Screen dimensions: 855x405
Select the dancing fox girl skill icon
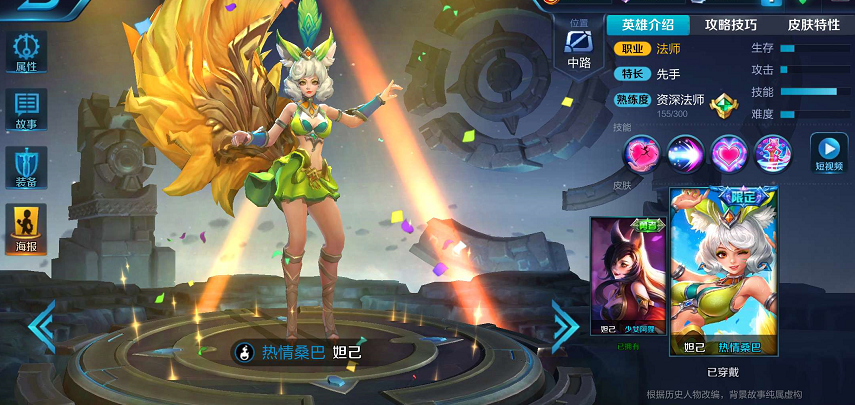[x=773, y=154]
